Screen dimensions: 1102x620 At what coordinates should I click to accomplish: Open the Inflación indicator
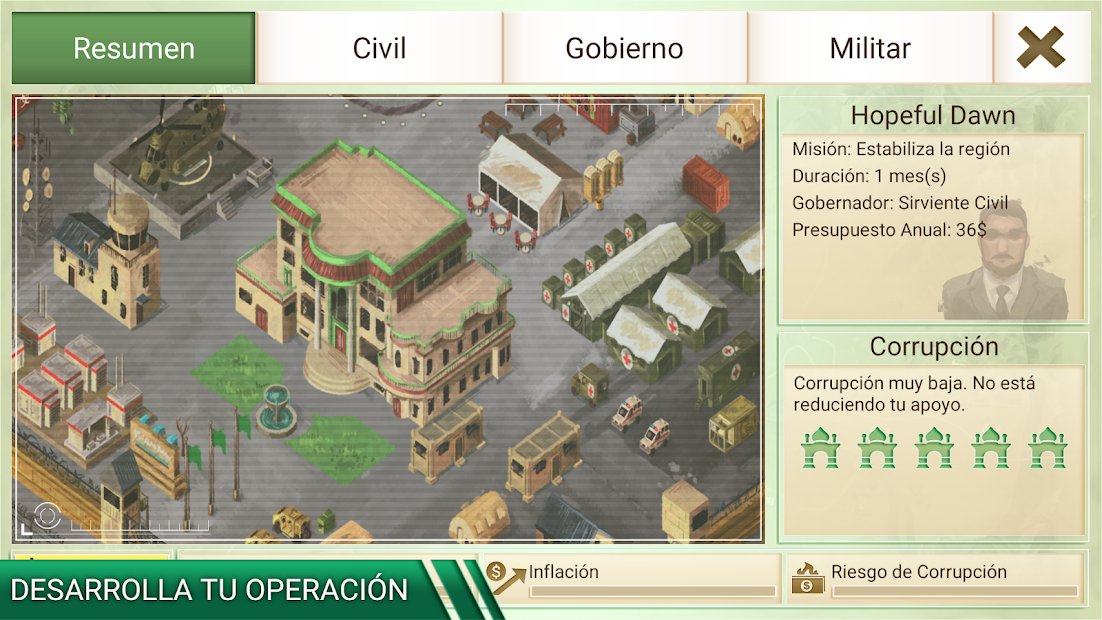click(x=632, y=578)
